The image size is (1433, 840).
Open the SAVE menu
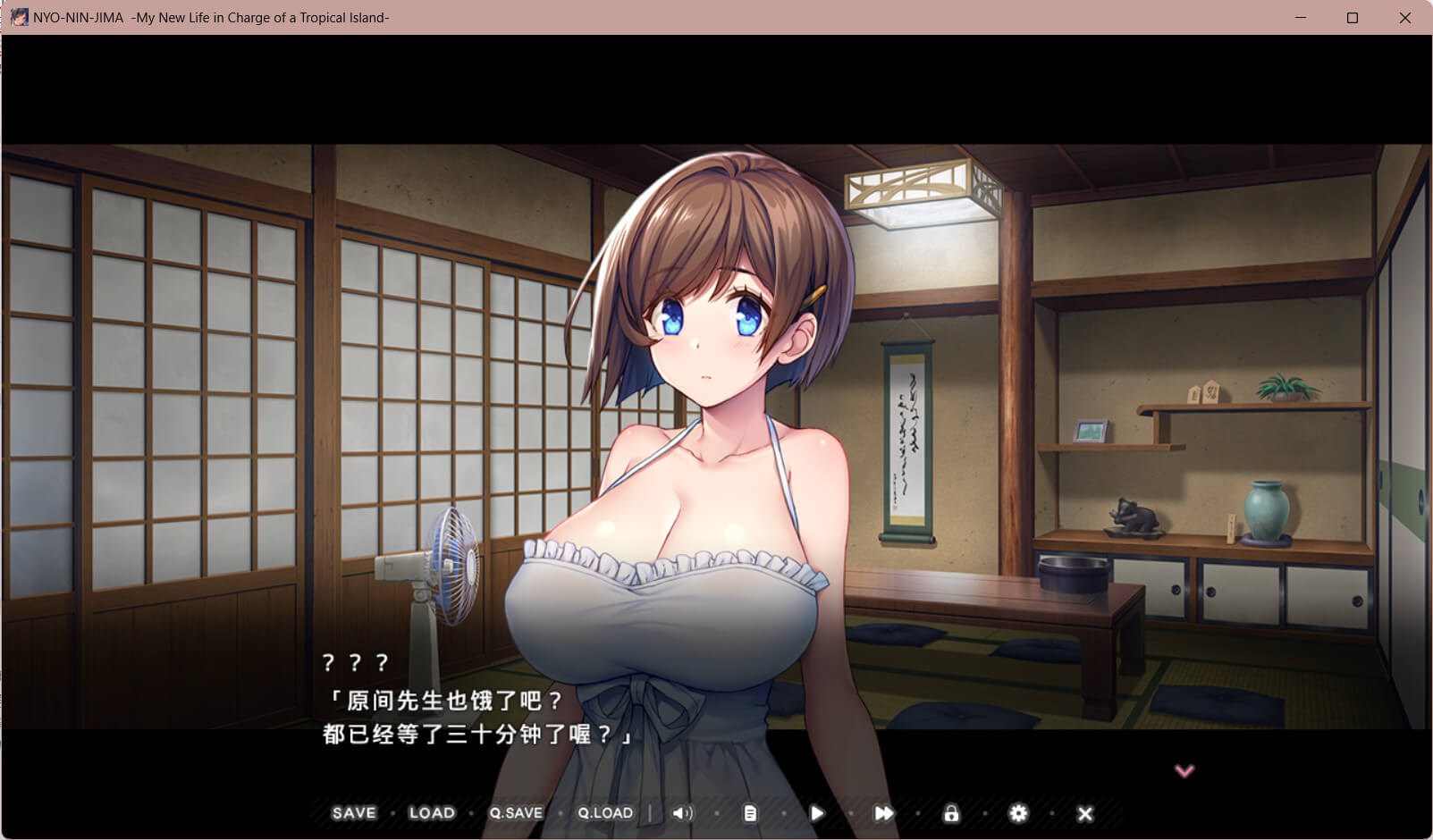[354, 813]
